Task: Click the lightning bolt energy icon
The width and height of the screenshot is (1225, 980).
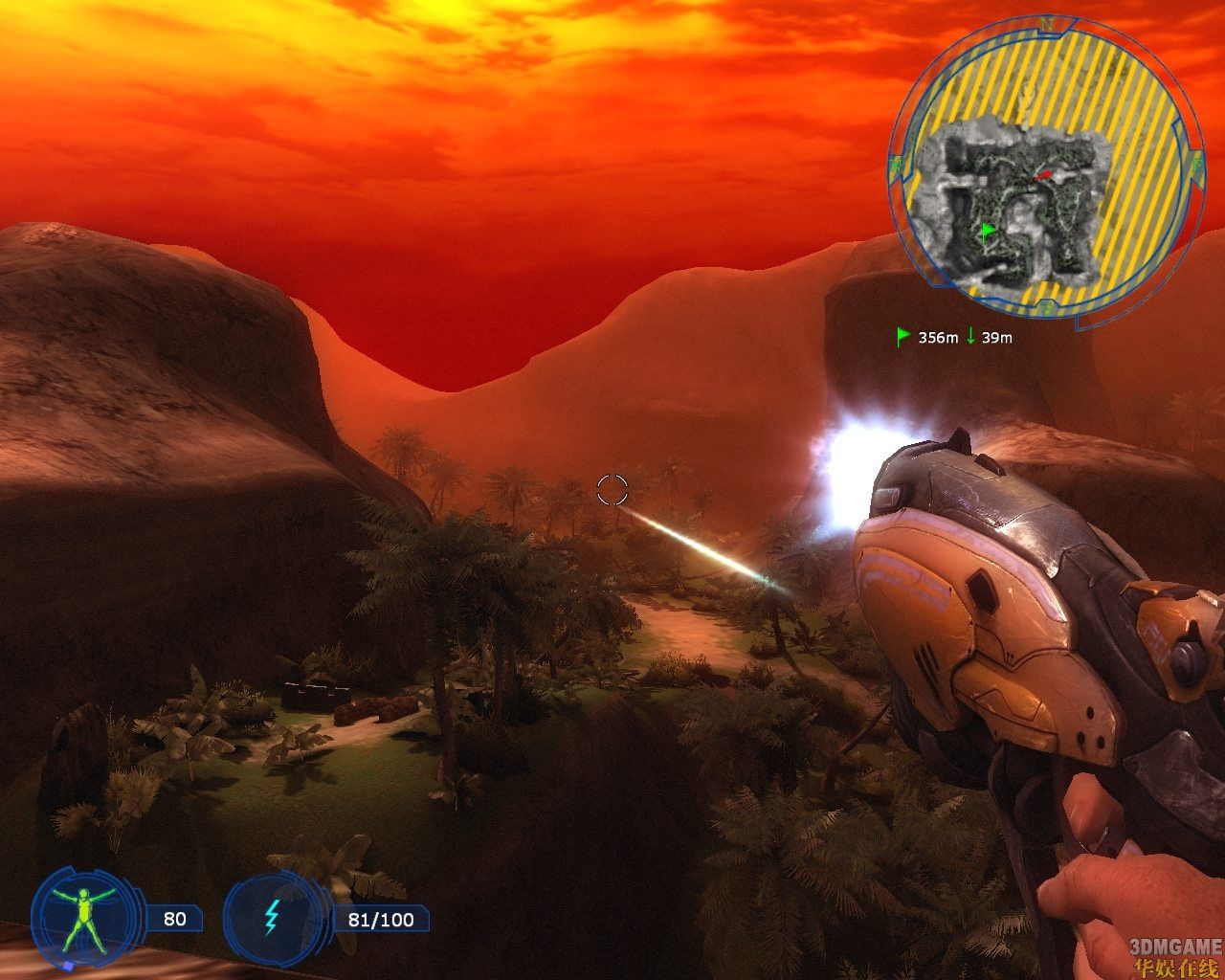Action: coord(272,920)
